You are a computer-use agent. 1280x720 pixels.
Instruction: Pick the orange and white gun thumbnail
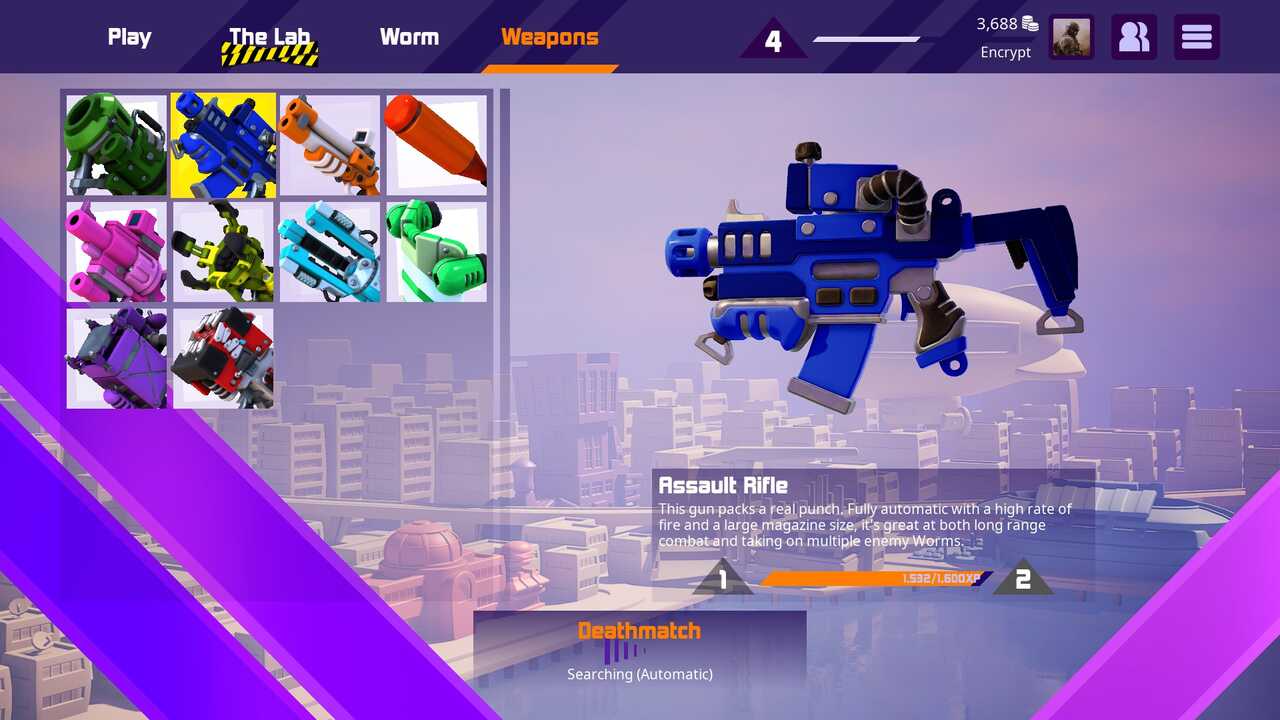pyautogui.click(x=330, y=145)
